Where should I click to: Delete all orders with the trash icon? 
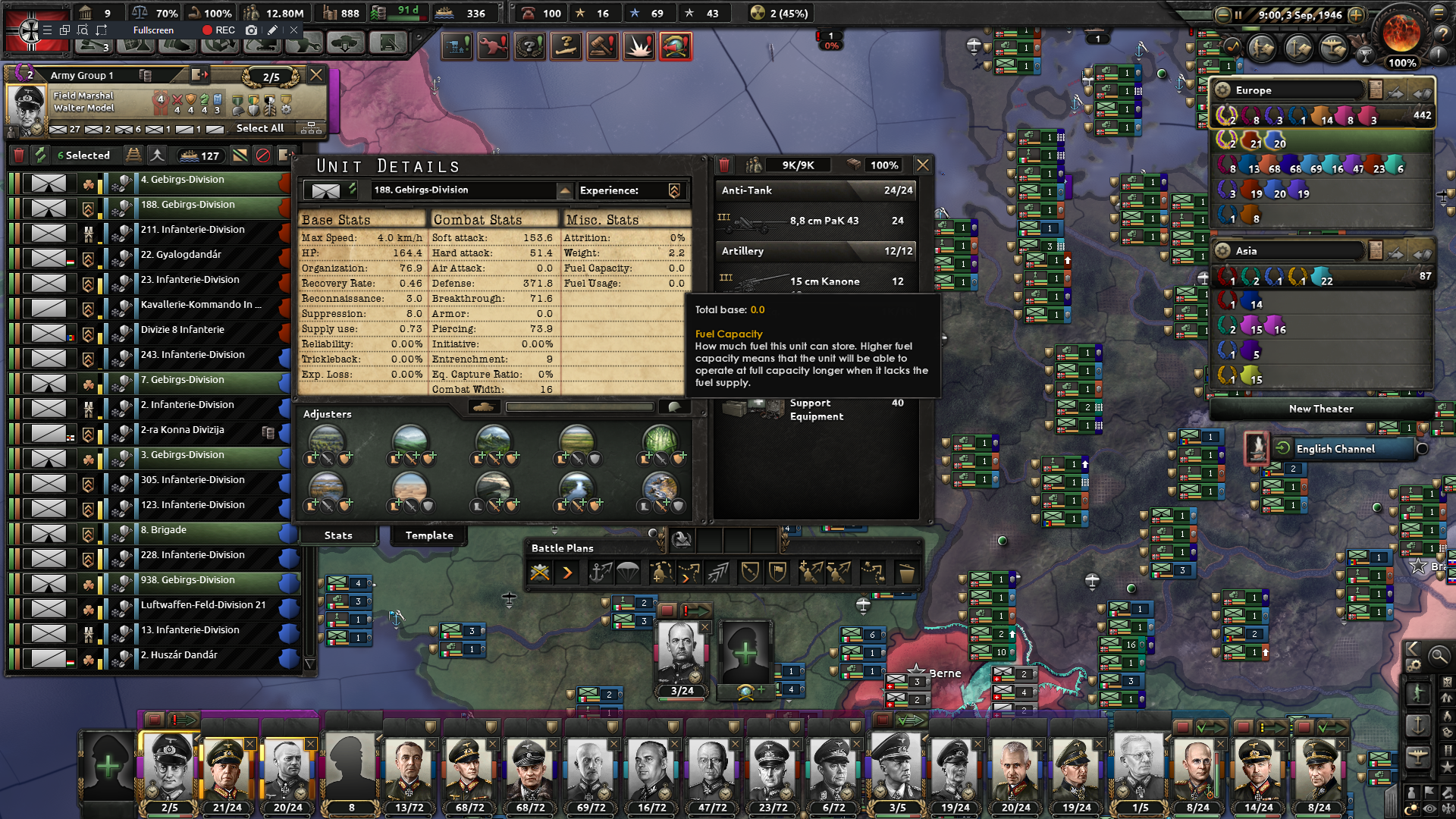[x=907, y=573]
